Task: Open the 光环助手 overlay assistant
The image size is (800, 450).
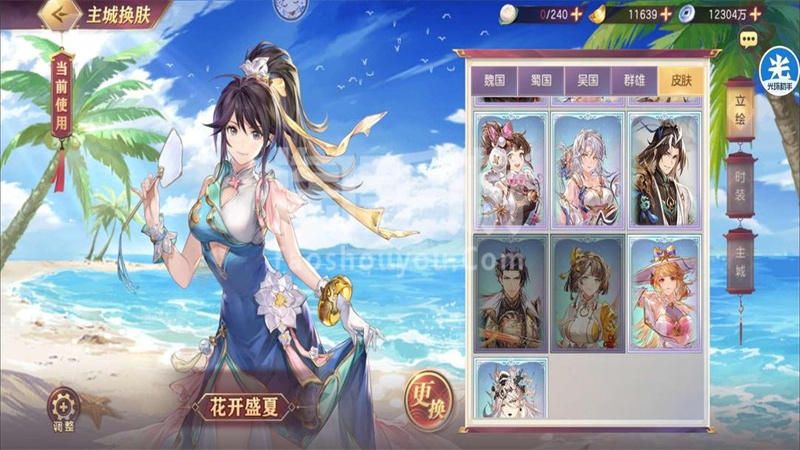Action: coord(779,69)
